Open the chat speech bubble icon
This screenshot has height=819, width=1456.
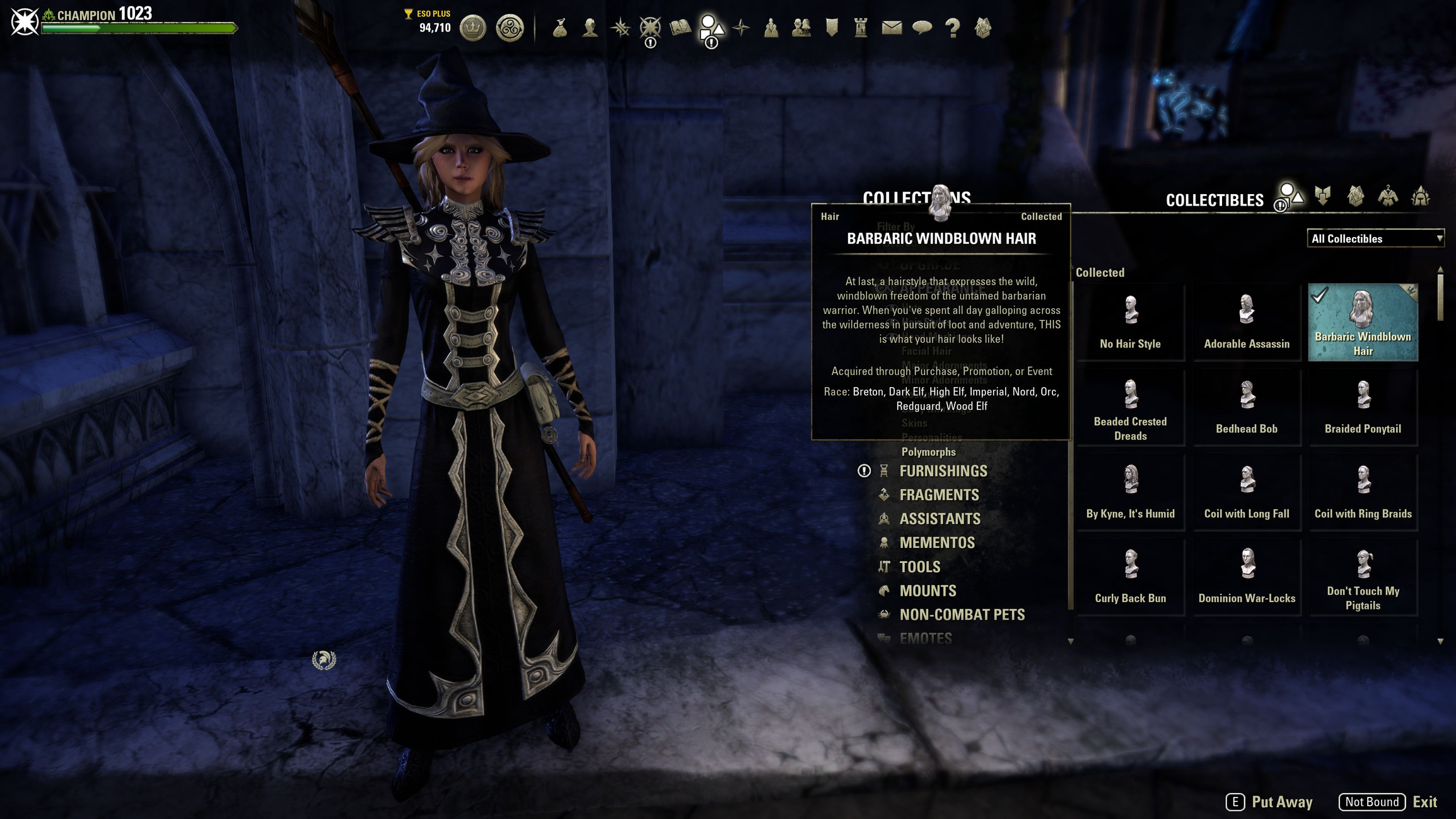(922, 28)
